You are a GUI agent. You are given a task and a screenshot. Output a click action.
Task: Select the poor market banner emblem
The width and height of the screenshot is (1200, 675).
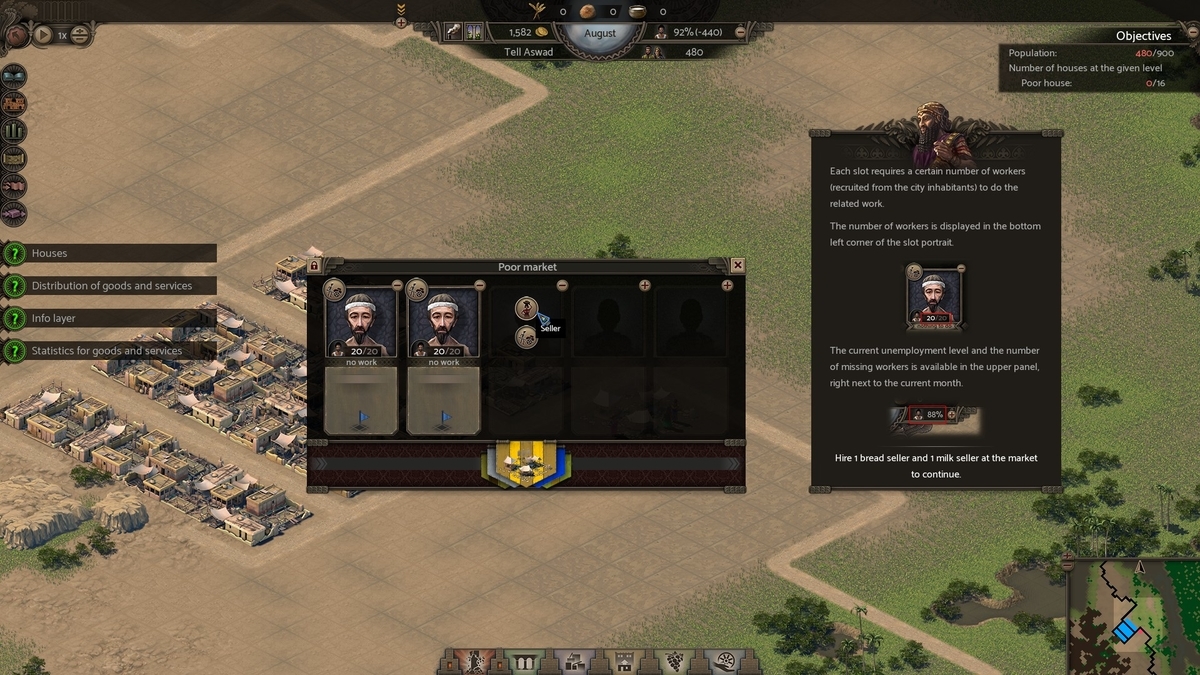pos(526,464)
